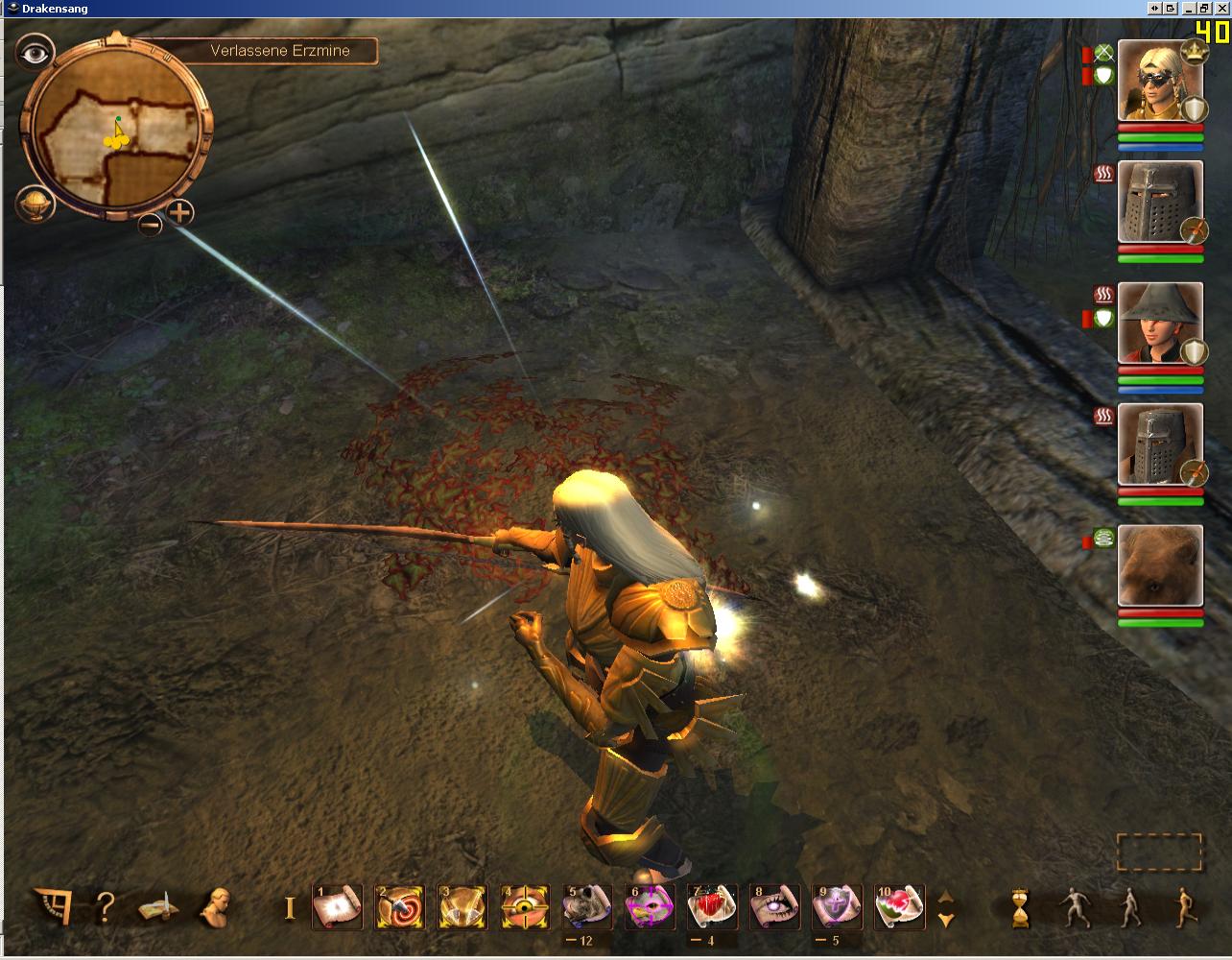This screenshot has height=960, width=1232.
Task: Switch to the running figure movement mode
Action: (x=1187, y=906)
